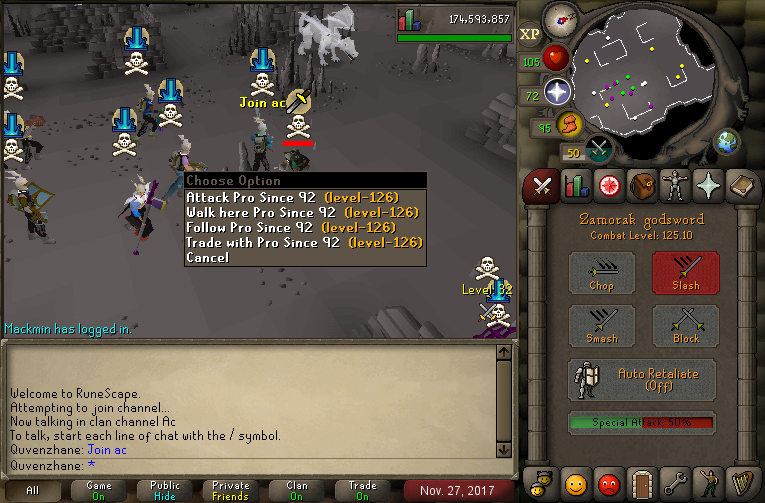Open the logout door tab

point(642,482)
